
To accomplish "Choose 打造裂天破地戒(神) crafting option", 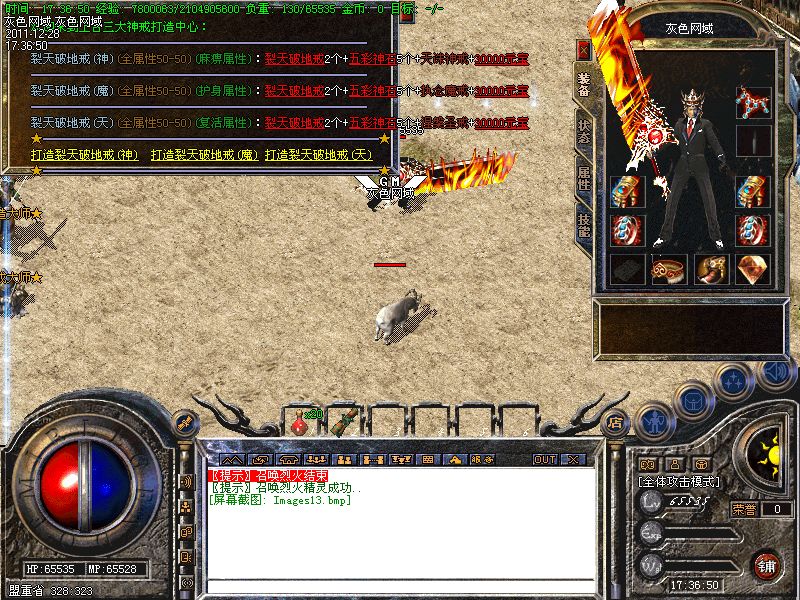I will 85,155.
